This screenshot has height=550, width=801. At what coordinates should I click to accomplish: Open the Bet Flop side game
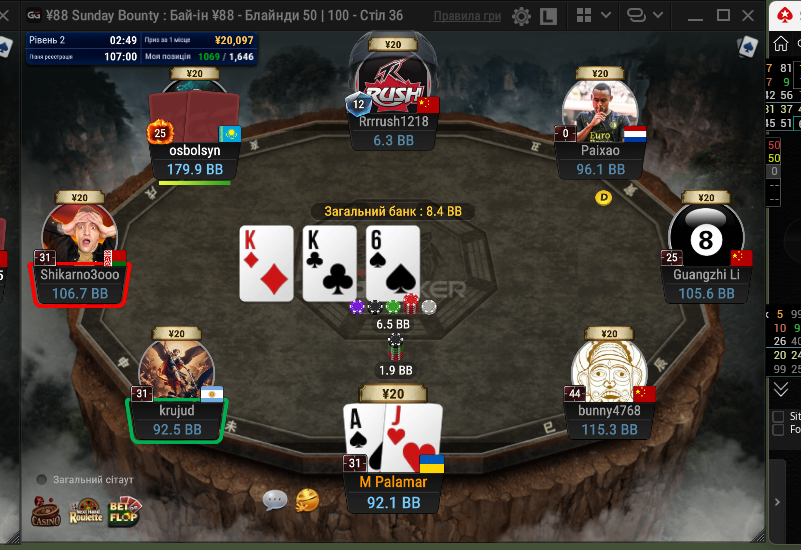point(124,511)
